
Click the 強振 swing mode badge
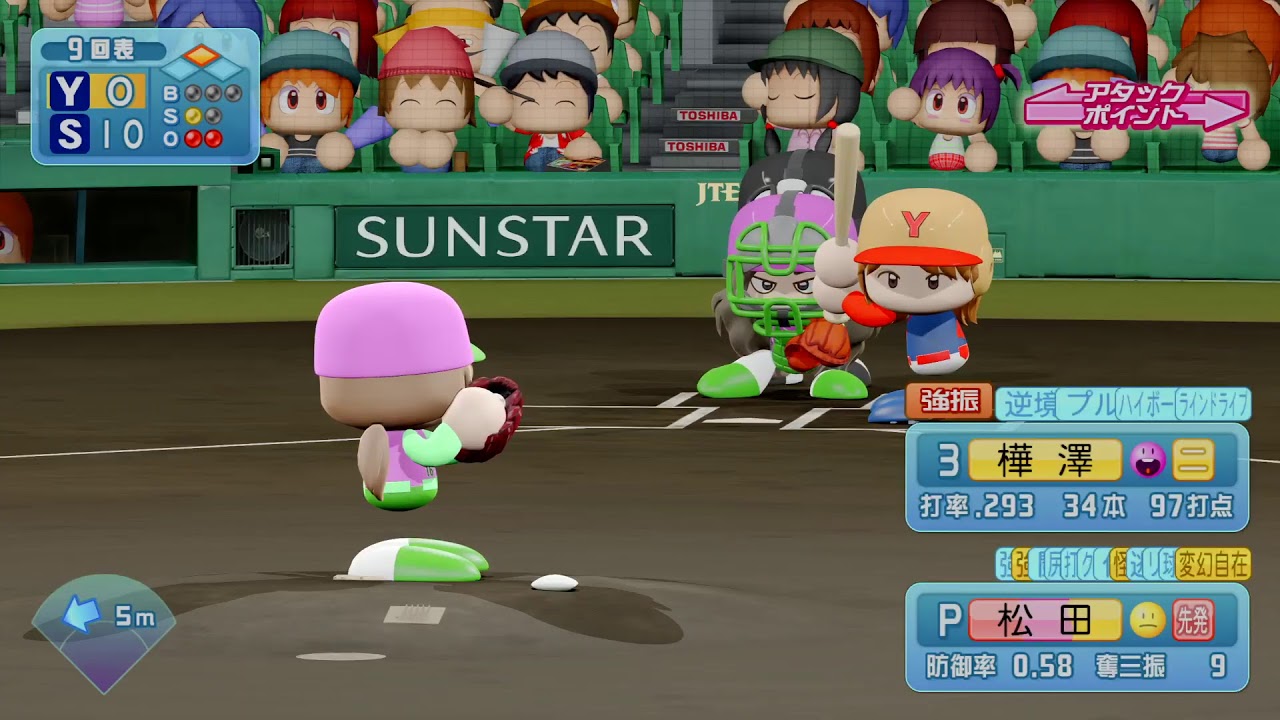pos(949,402)
